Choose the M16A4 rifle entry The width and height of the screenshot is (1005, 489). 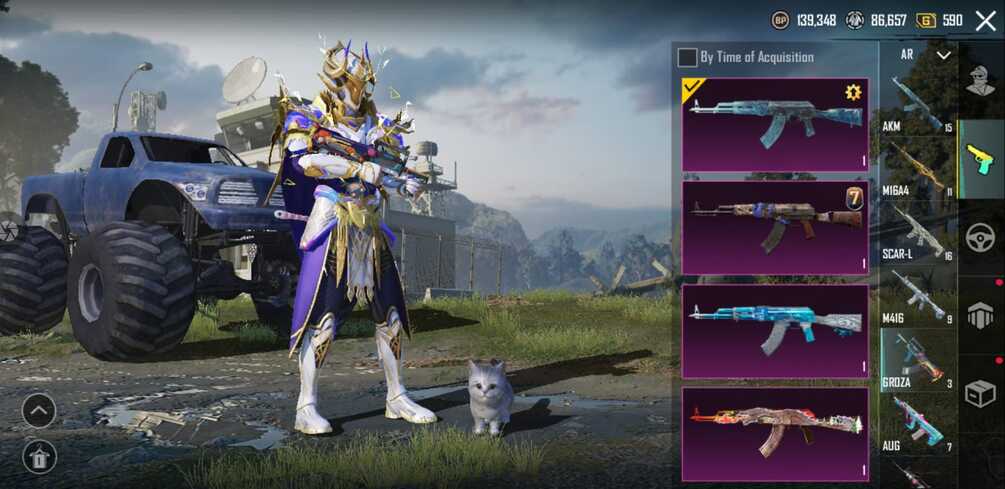point(916,169)
